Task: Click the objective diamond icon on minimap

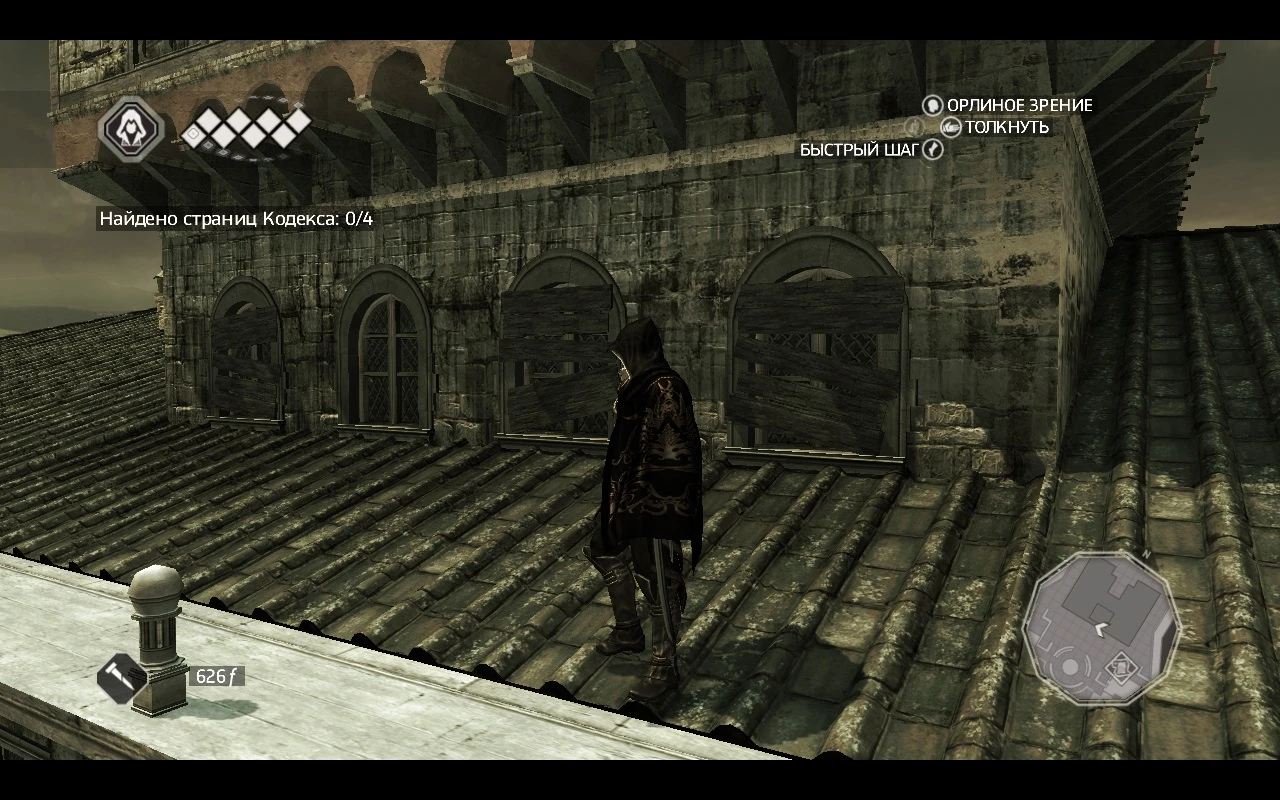Action: click(1121, 667)
